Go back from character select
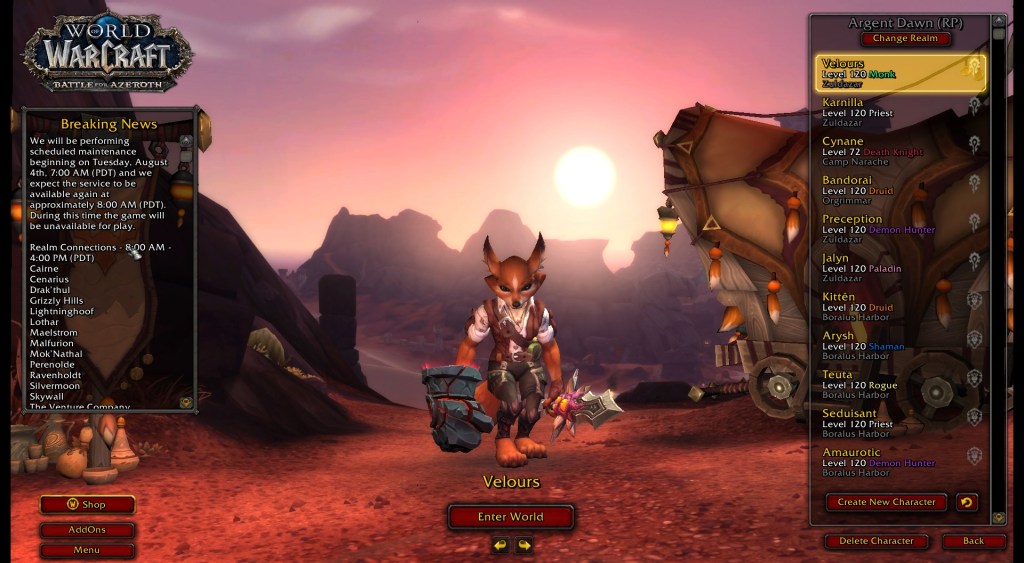1024x563 pixels. pos(973,541)
